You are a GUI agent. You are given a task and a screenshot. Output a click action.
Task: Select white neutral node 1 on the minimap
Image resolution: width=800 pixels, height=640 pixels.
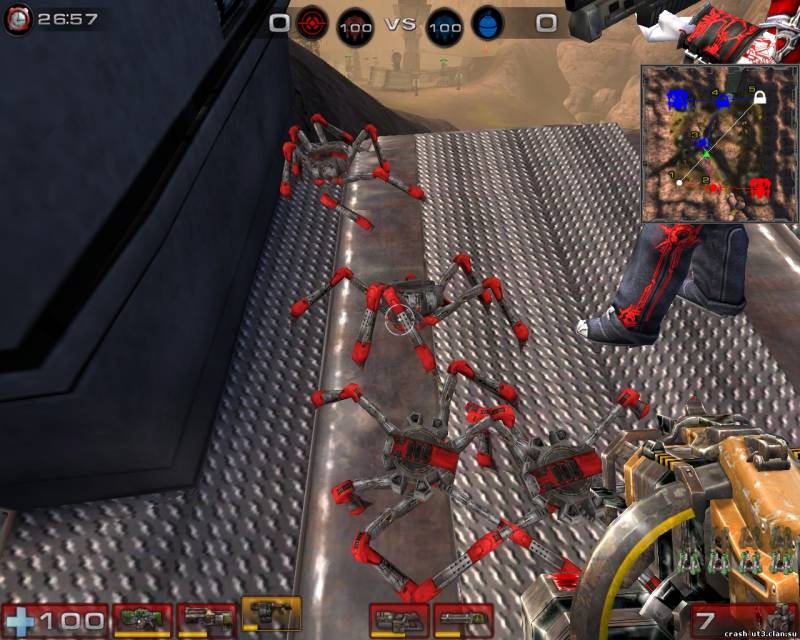point(680,183)
